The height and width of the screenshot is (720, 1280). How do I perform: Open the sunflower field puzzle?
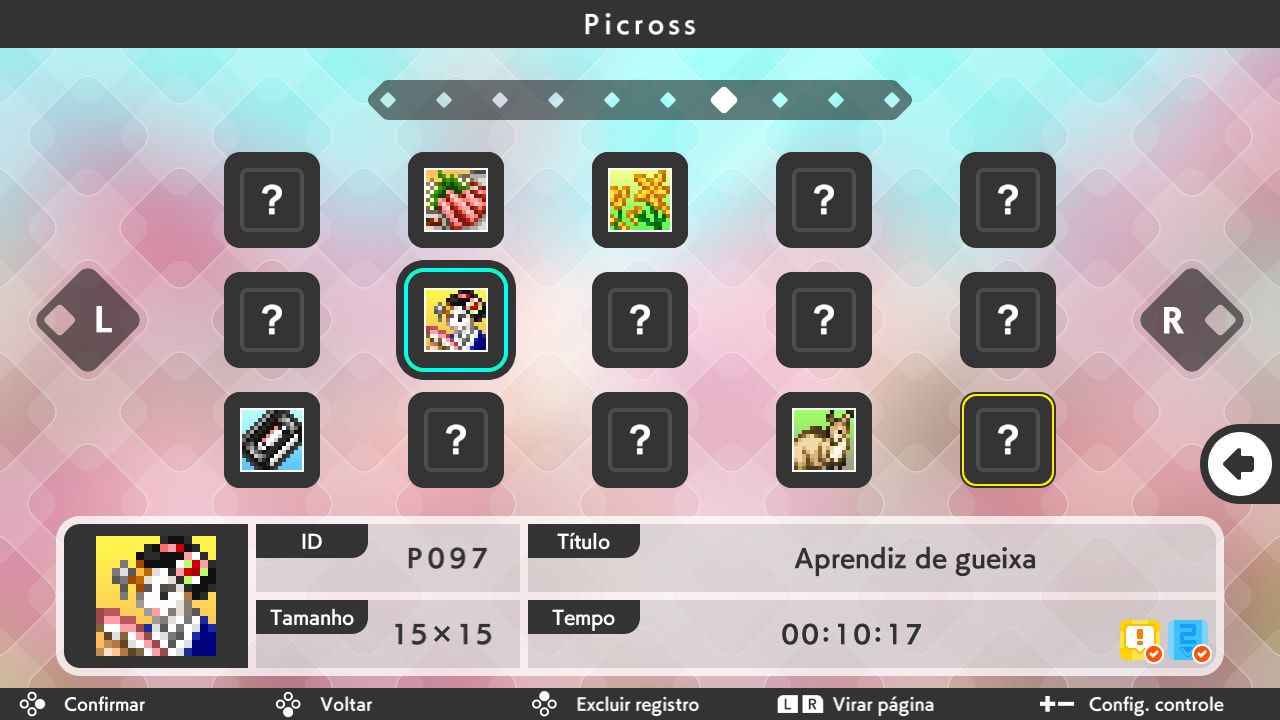pos(639,200)
